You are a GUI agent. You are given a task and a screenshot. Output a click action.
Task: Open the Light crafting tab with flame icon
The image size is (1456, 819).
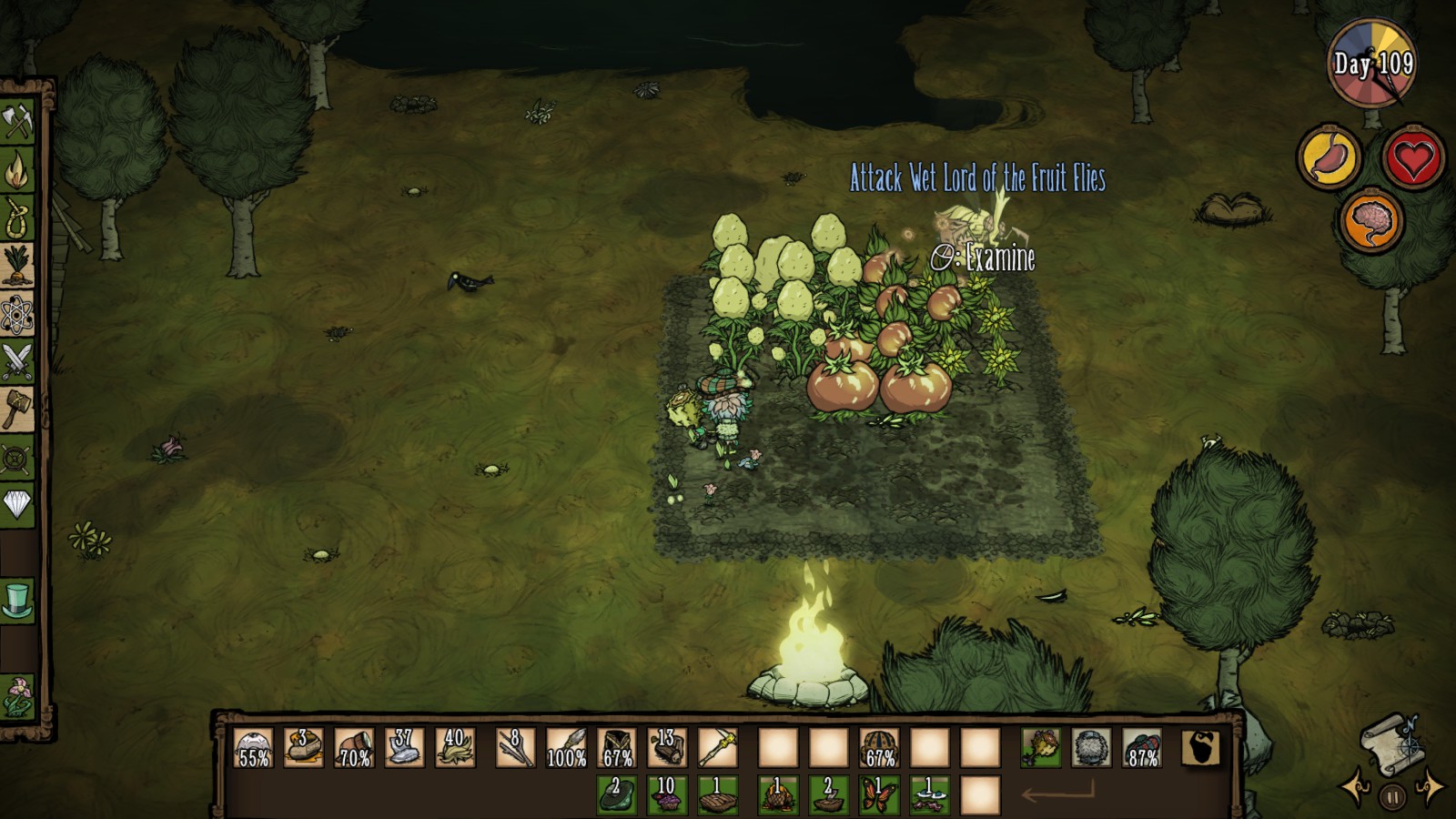point(17,170)
